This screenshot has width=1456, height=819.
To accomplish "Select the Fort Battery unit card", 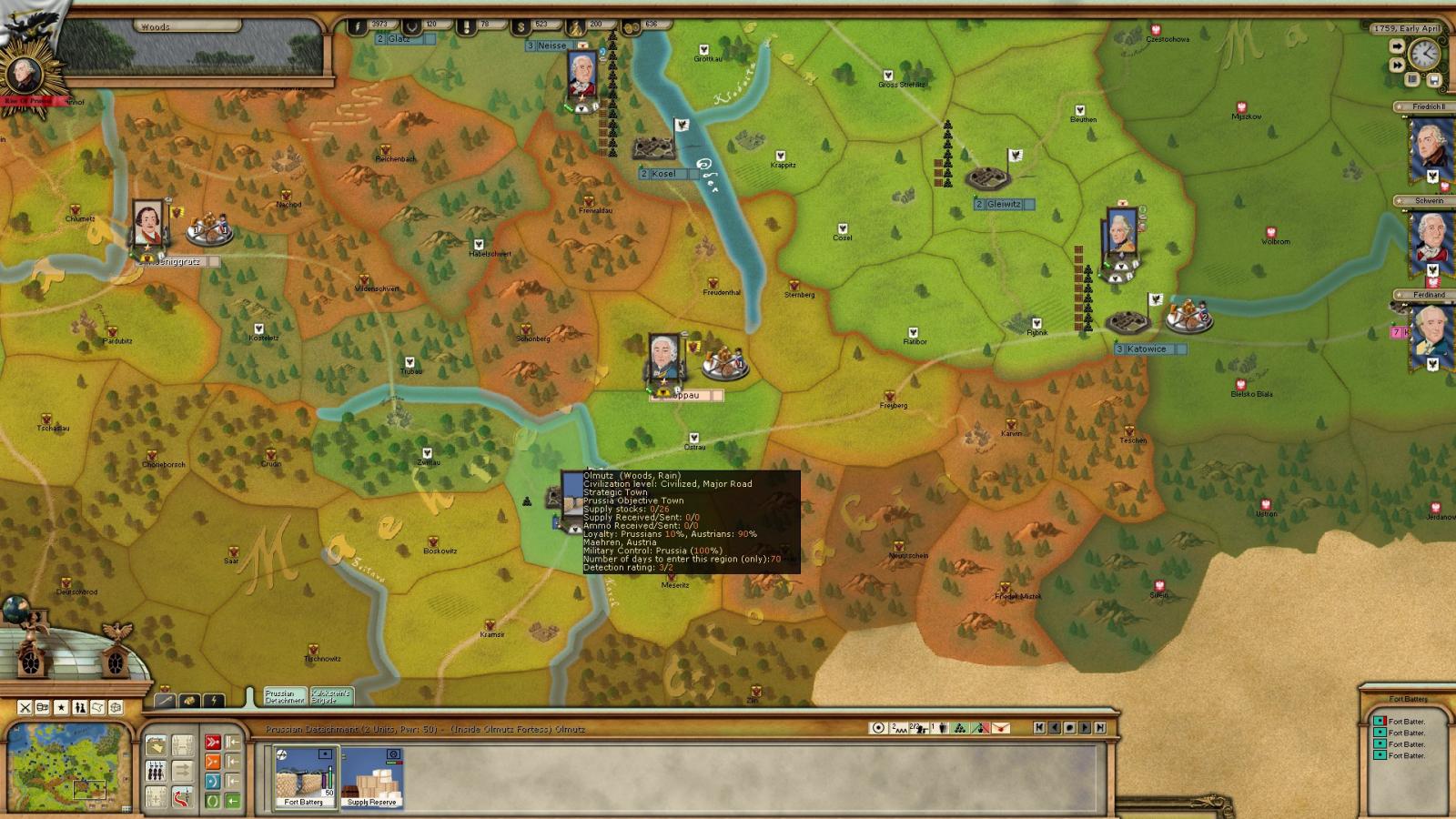I will coord(306,776).
